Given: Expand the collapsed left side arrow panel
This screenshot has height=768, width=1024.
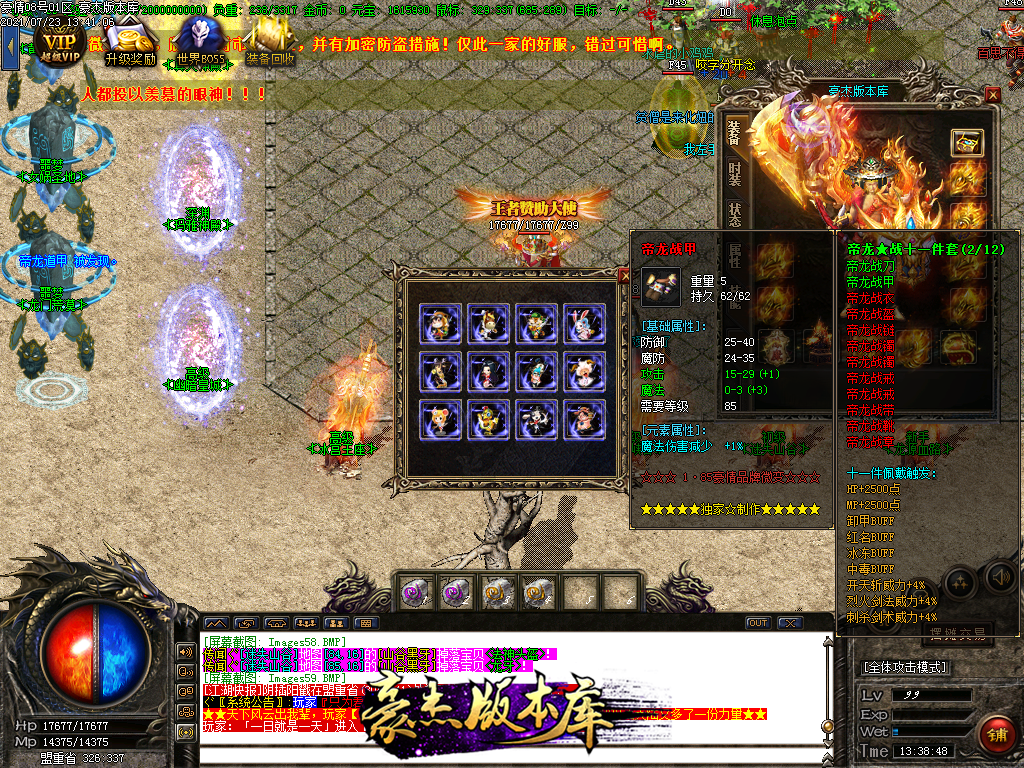Looking at the screenshot, I should [x=10, y=45].
